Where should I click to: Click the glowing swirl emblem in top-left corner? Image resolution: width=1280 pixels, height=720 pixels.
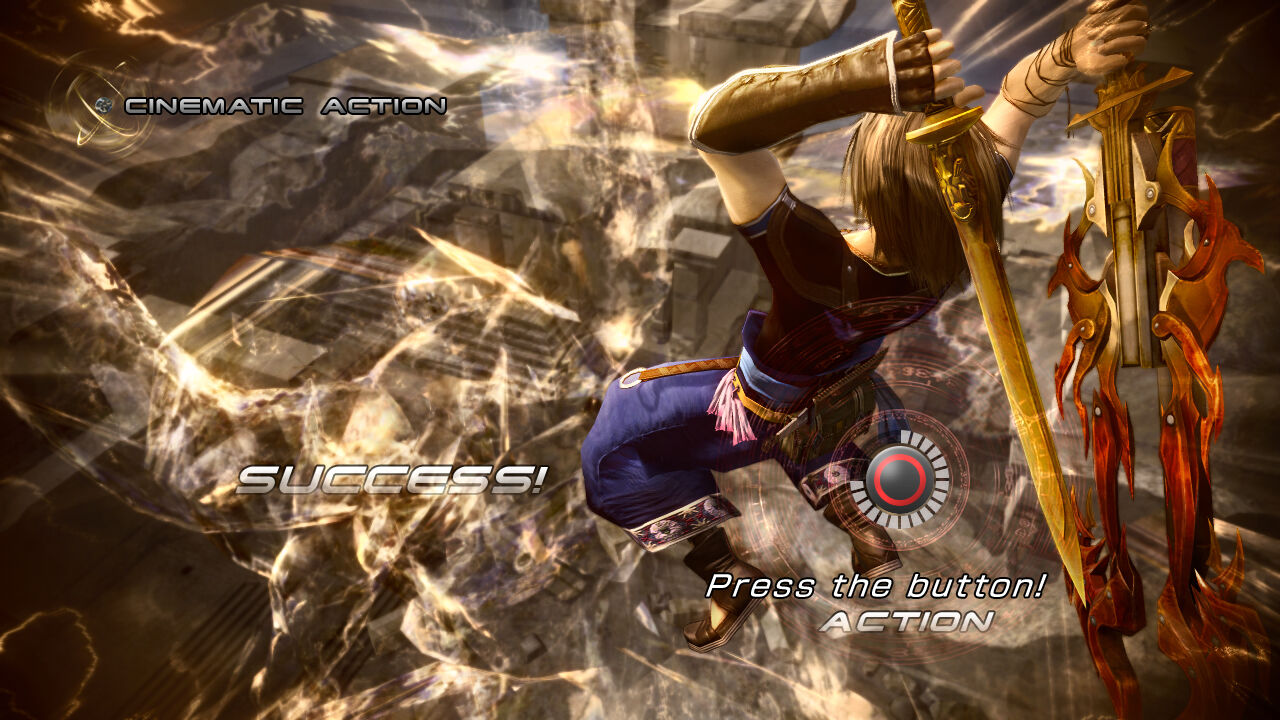(x=95, y=105)
